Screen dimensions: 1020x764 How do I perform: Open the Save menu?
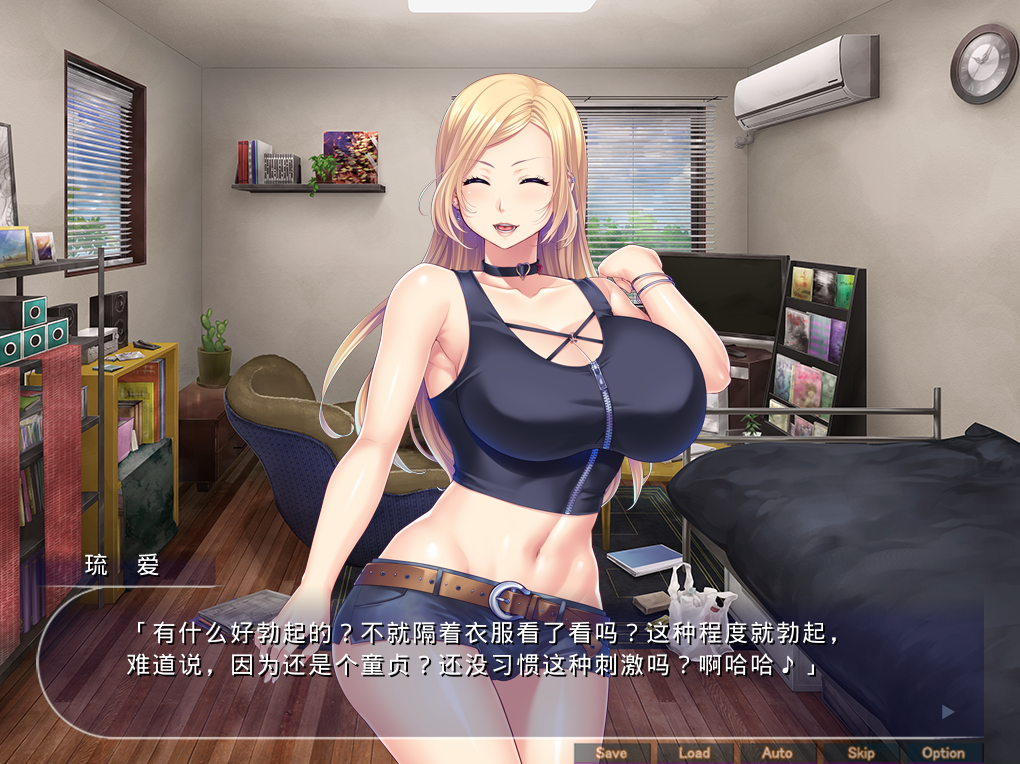(x=611, y=753)
